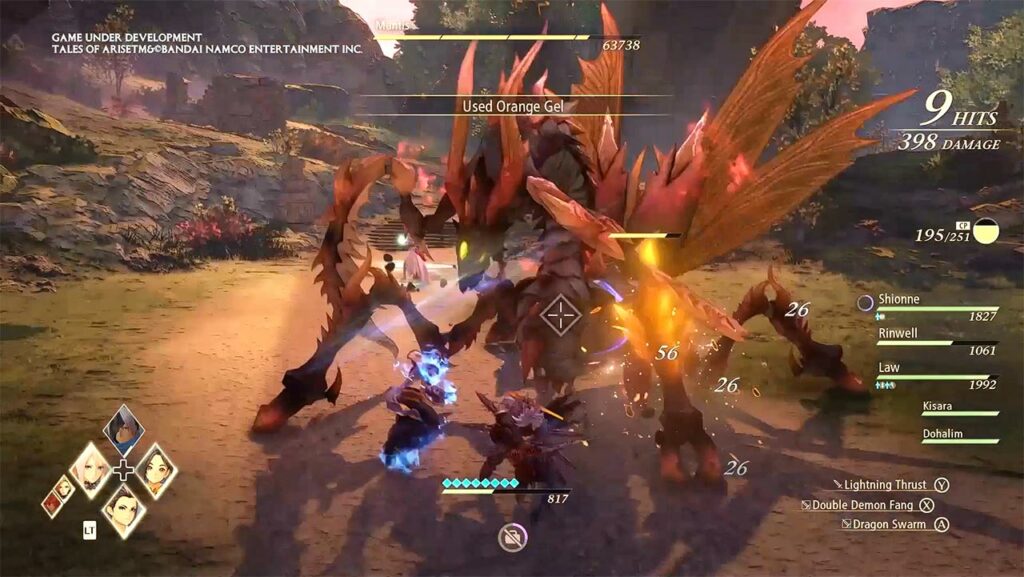This screenshot has width=1024, height=577.
Task: Select the small orange-haired reserve portrait
Action: [x=63, y=488]
